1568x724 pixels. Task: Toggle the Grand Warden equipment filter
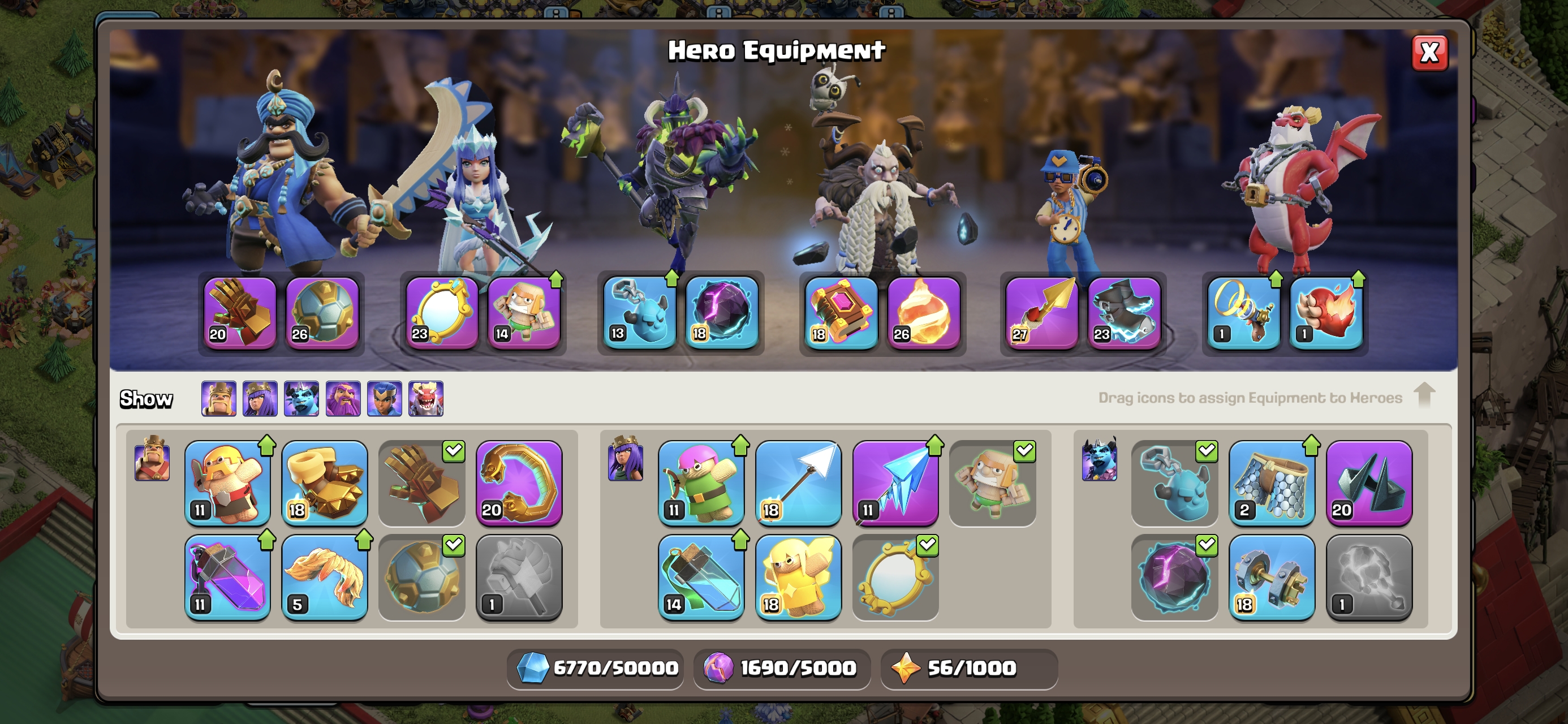pos(343,399)
